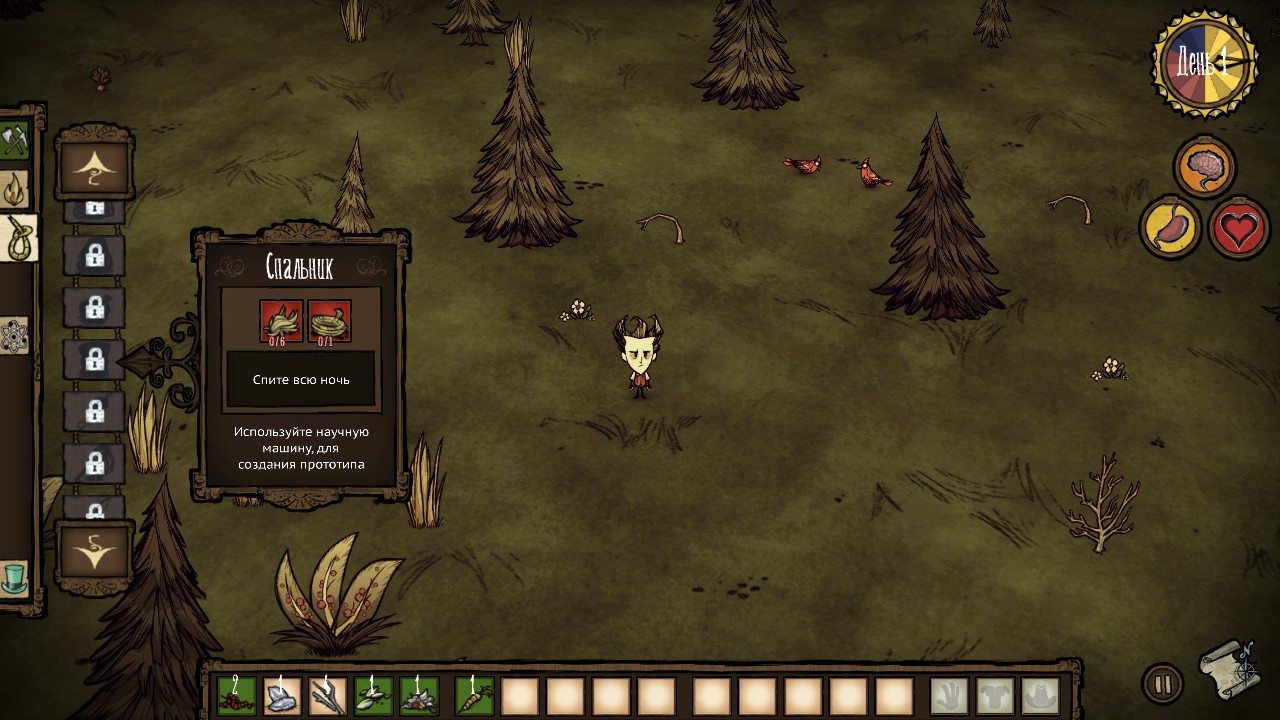Click the cut grass ingredient icon
1280x720 pixels.
tap(280, 322)
